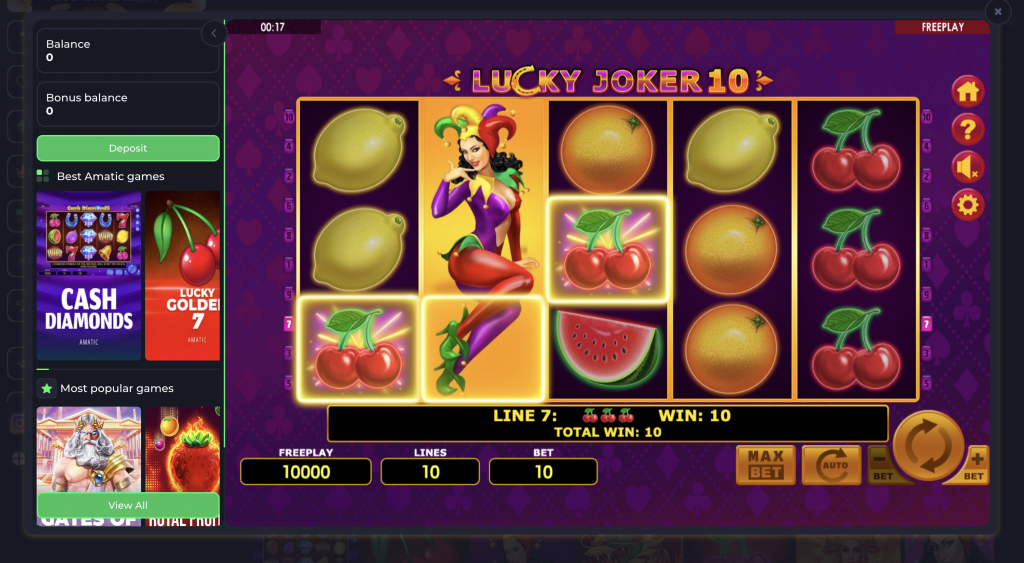Increase the bet with the plus button
The image size is (1024, 563).
977,464
